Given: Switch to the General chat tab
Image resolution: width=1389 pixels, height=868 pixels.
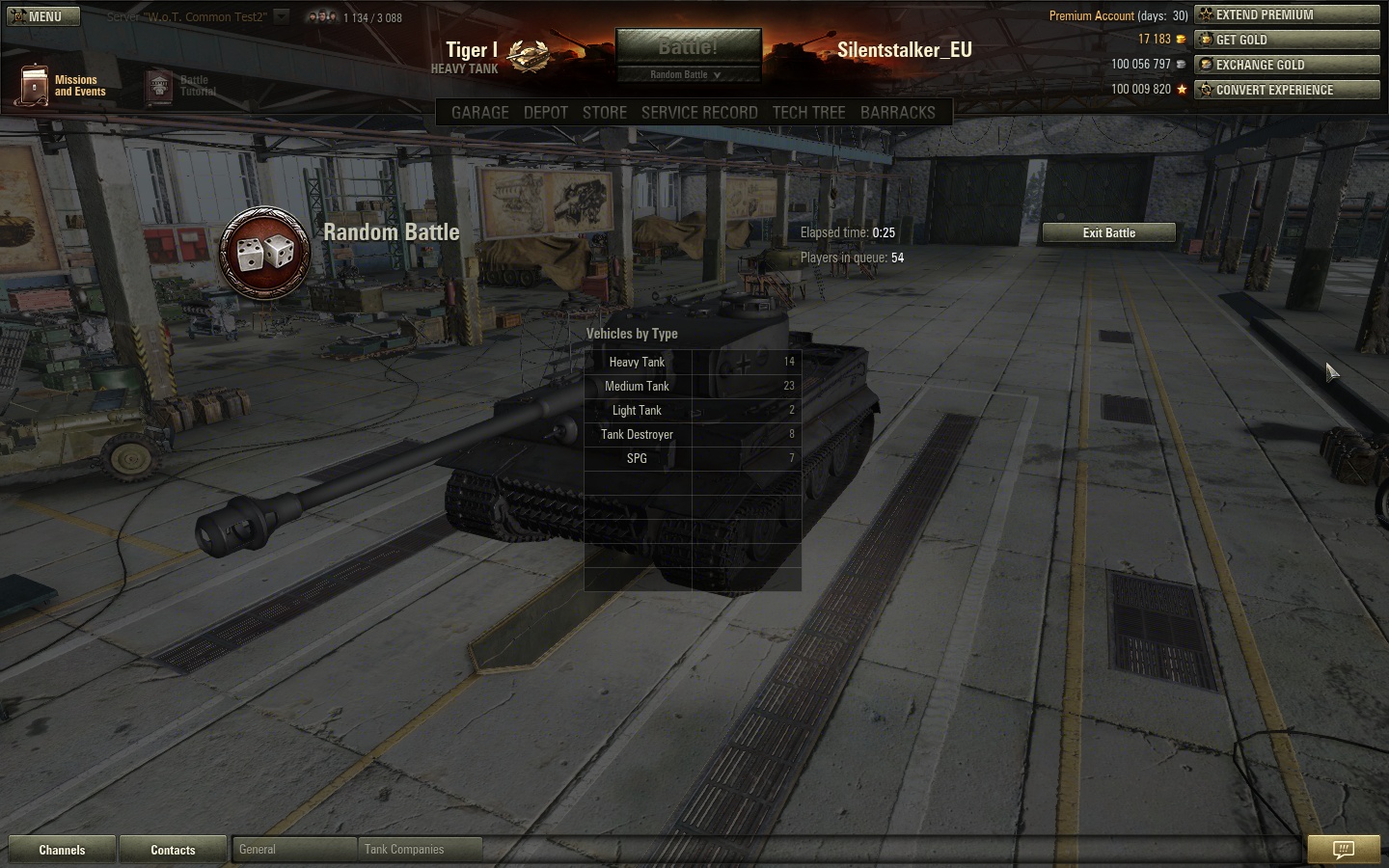Looking at the screenshot, I should click(x=293, y=850).
